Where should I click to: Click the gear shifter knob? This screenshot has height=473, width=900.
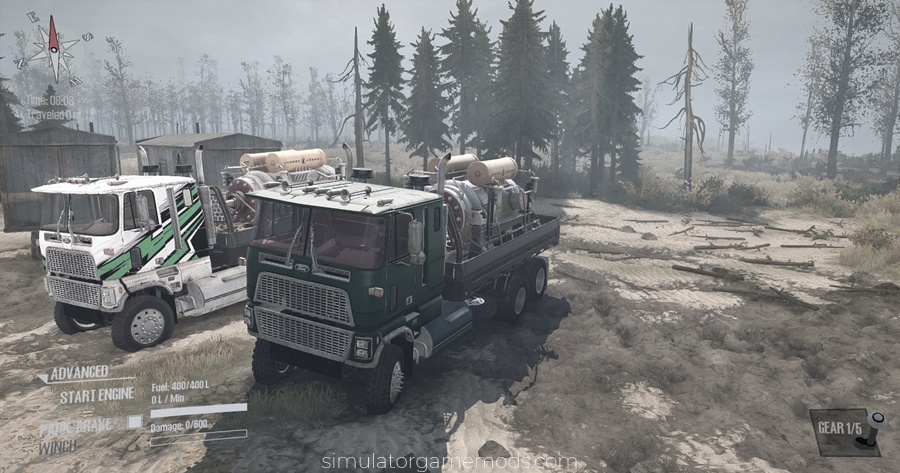(x=876, y=420)
